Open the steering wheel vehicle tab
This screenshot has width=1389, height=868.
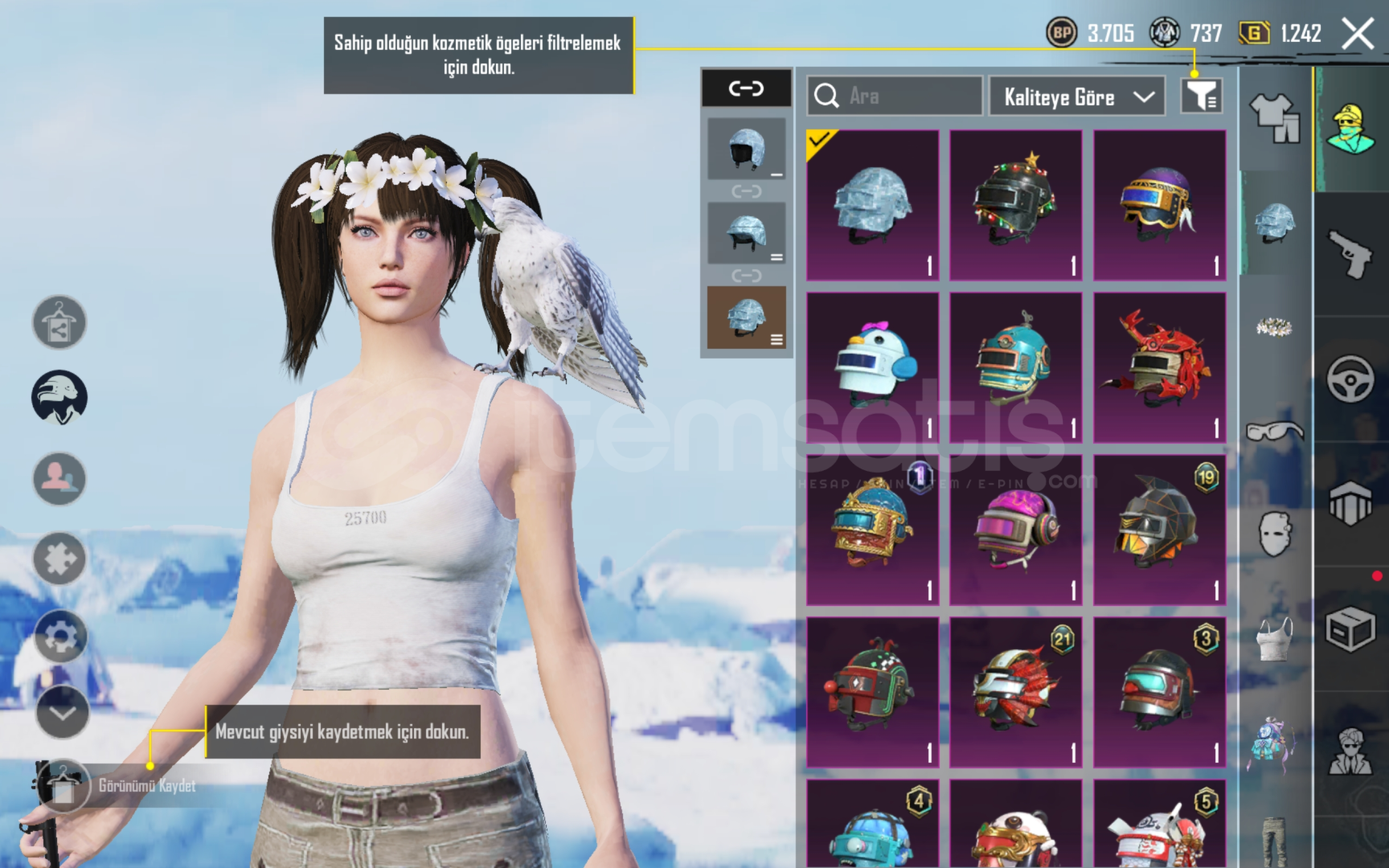tap(1350, 378)
